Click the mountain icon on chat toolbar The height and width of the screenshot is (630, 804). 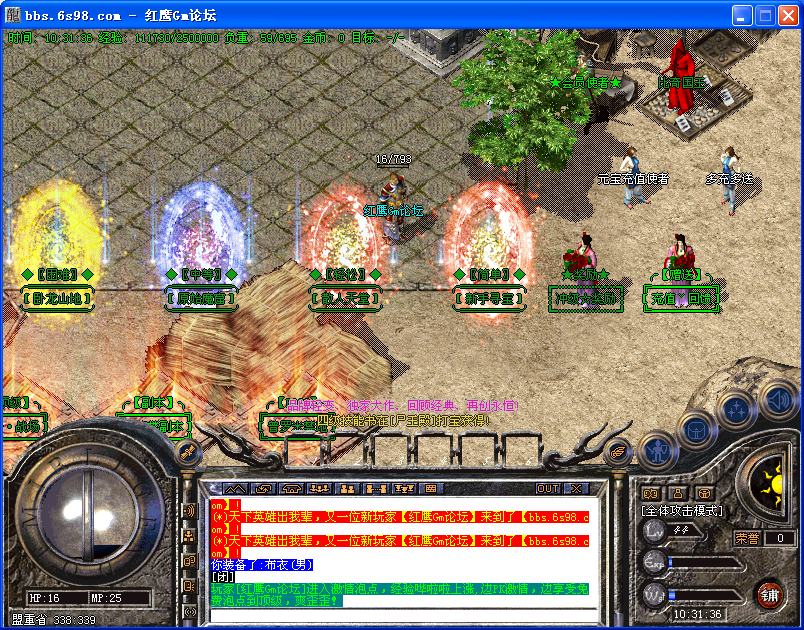[233, 489]
